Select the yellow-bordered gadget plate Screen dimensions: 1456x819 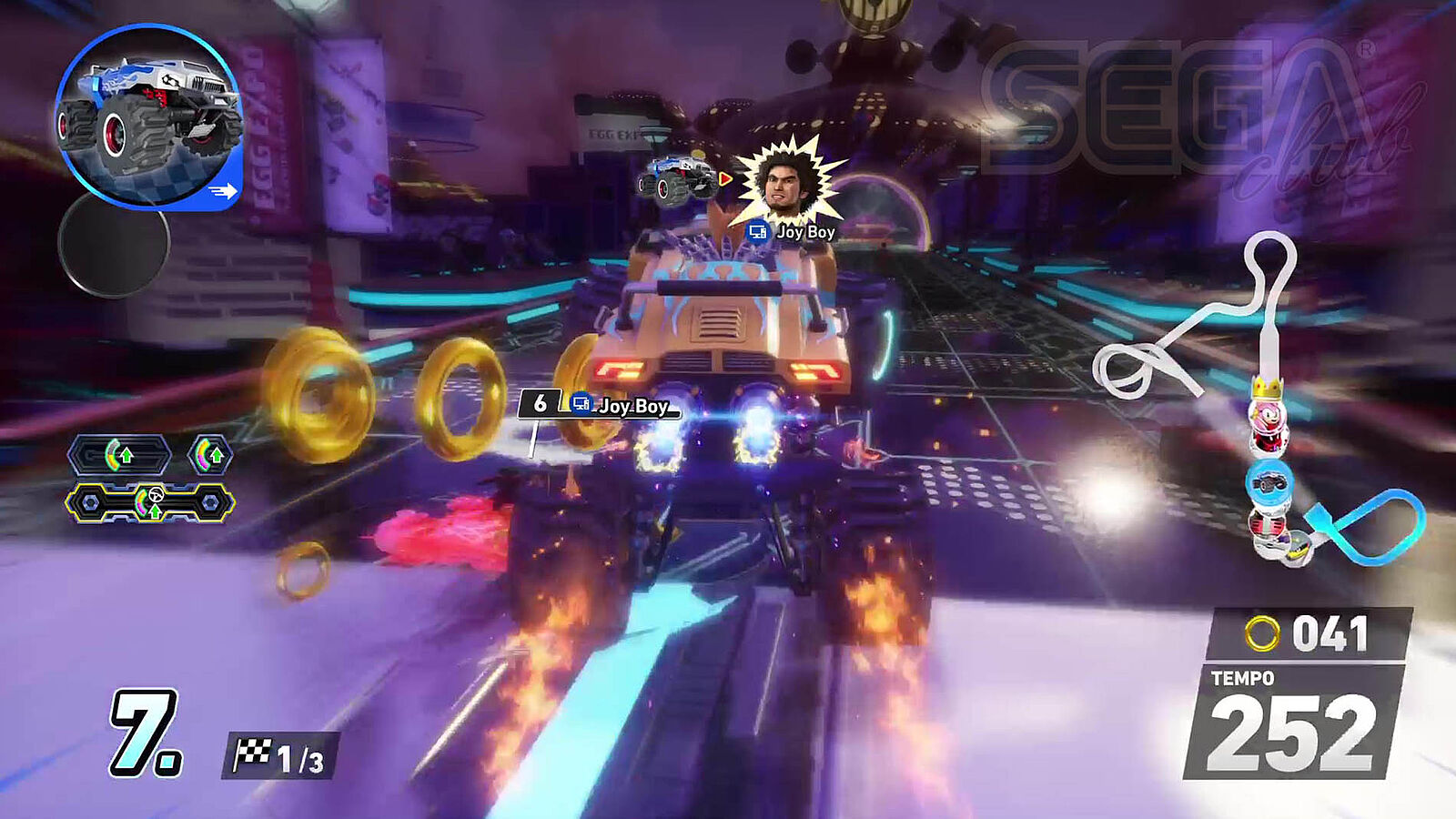pos(150,503)
